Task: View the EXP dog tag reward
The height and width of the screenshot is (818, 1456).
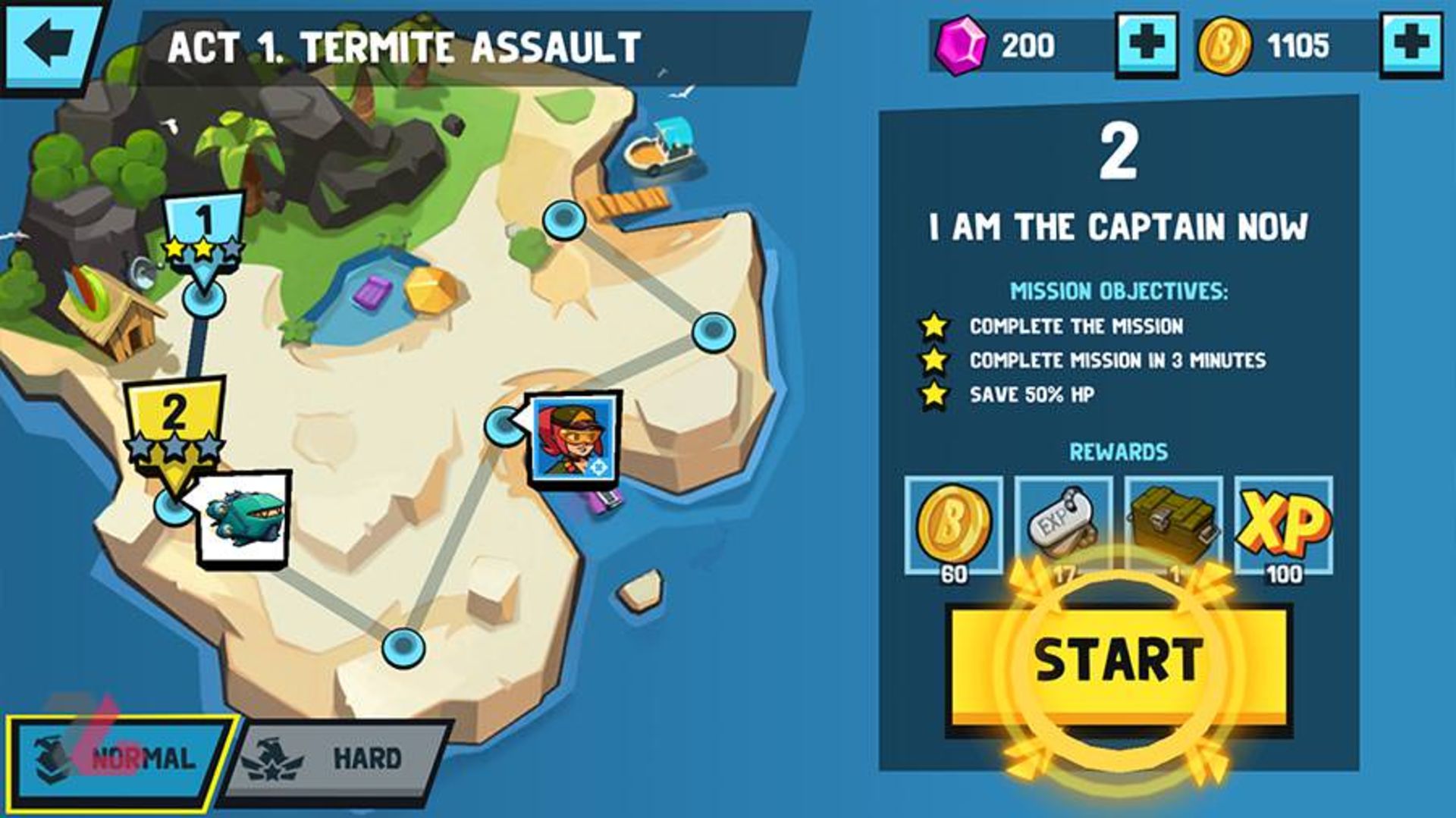Action: [x=1063, y=525]
